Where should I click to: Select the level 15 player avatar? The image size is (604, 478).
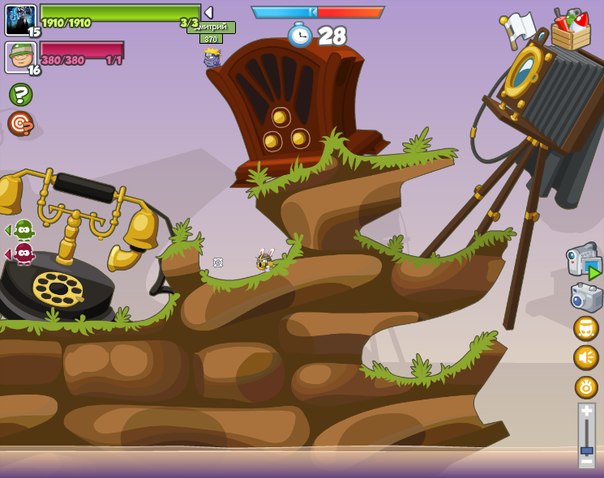pyautogui.click(x=20, y=20)
